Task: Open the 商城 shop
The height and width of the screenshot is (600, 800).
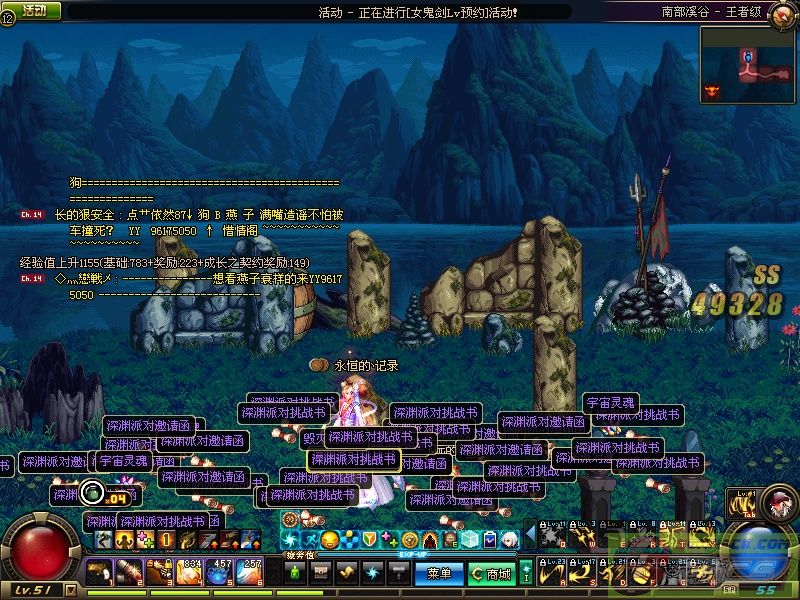Action: (492, 574)
